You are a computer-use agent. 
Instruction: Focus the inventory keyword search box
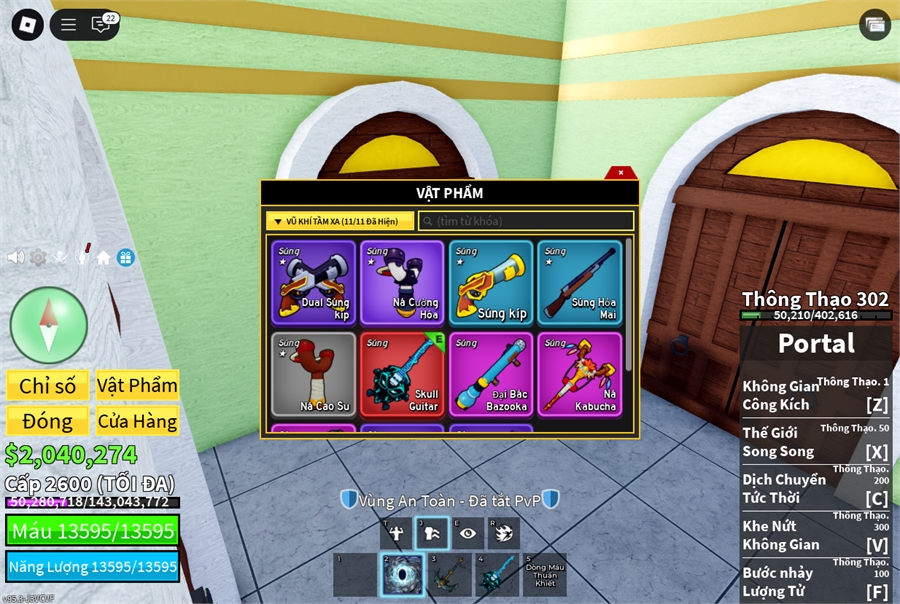click(526, 221)
